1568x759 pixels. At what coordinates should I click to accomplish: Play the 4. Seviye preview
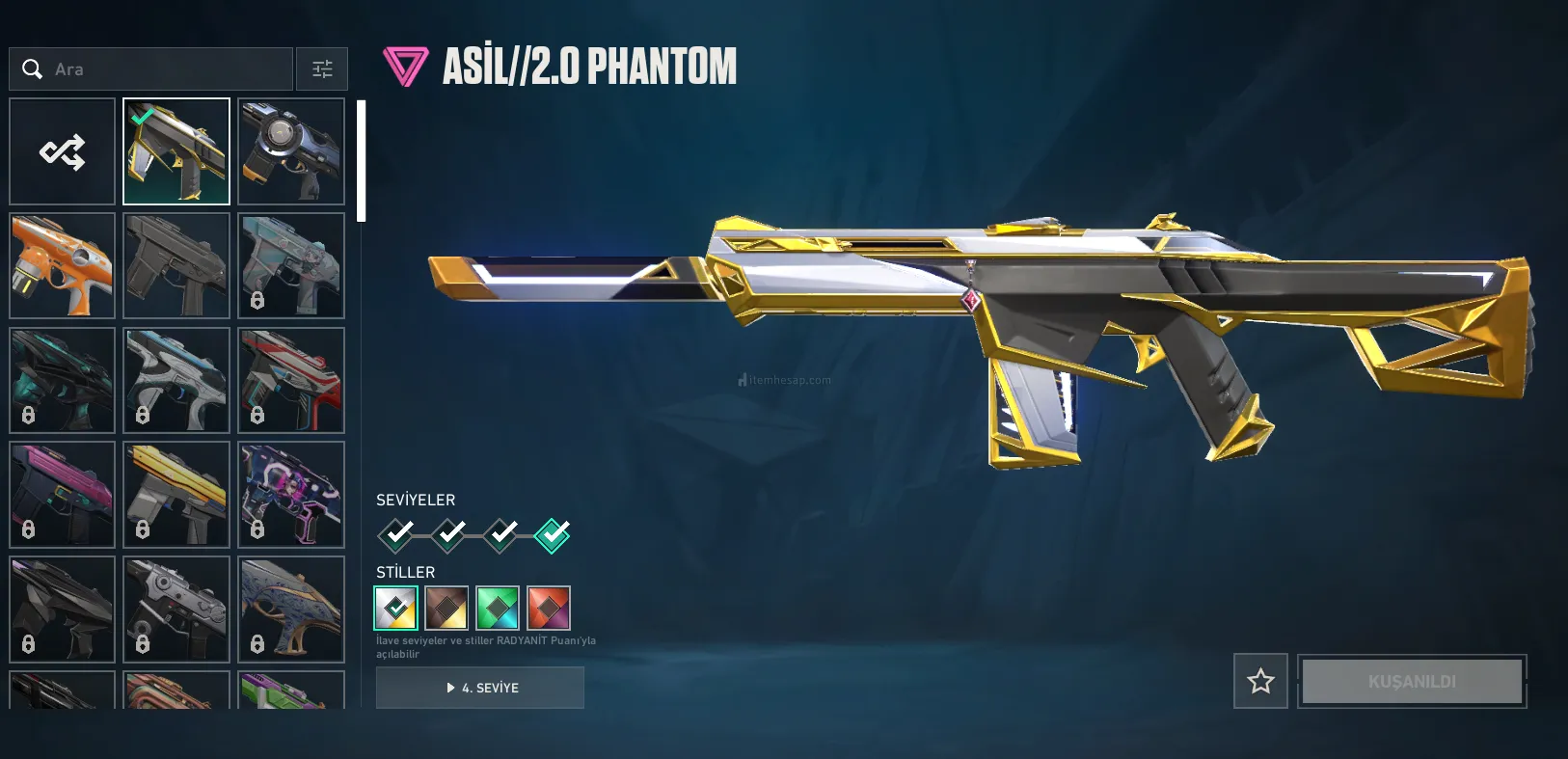point(480,688)
